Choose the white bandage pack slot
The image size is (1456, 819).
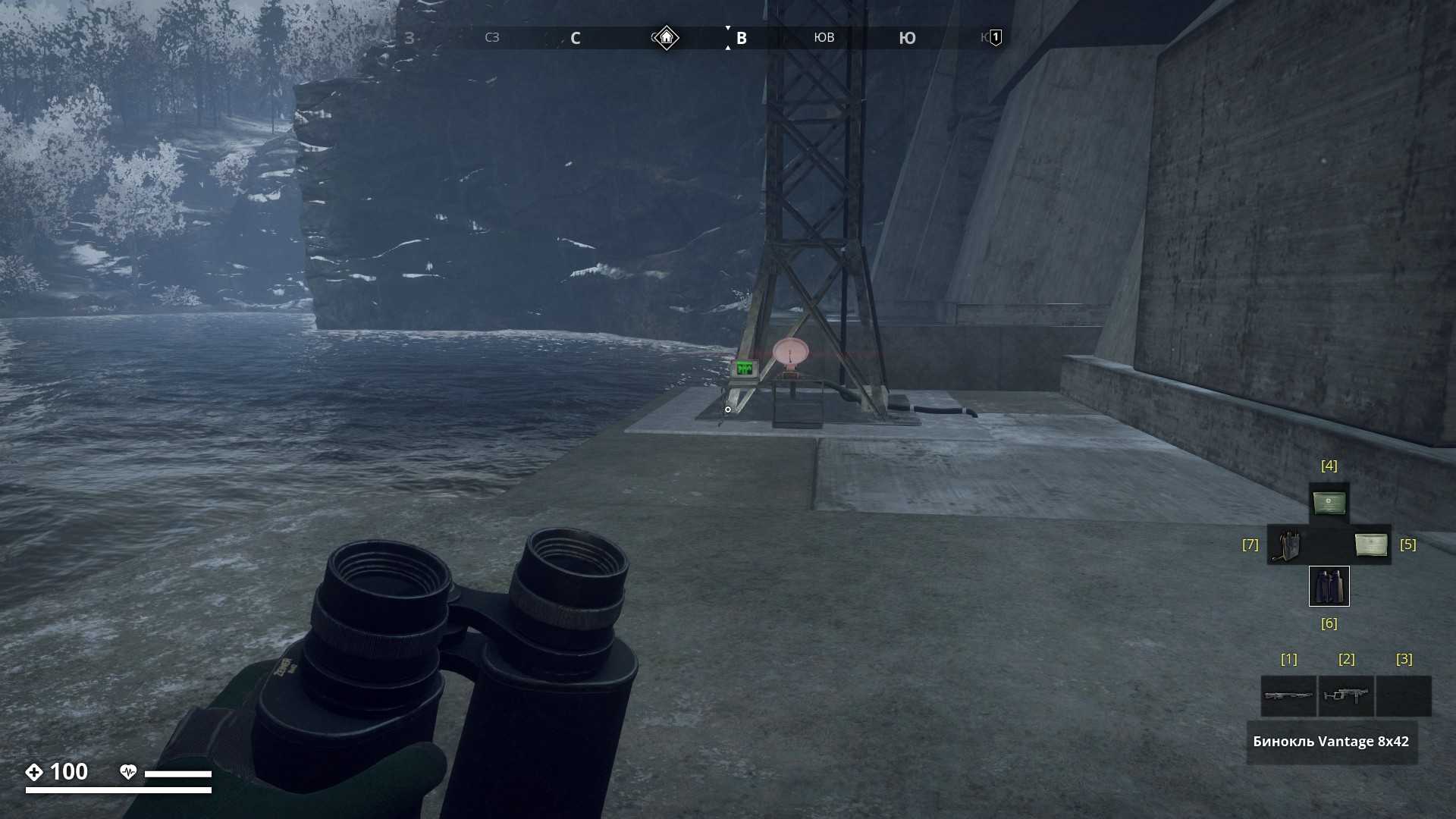1370,544
